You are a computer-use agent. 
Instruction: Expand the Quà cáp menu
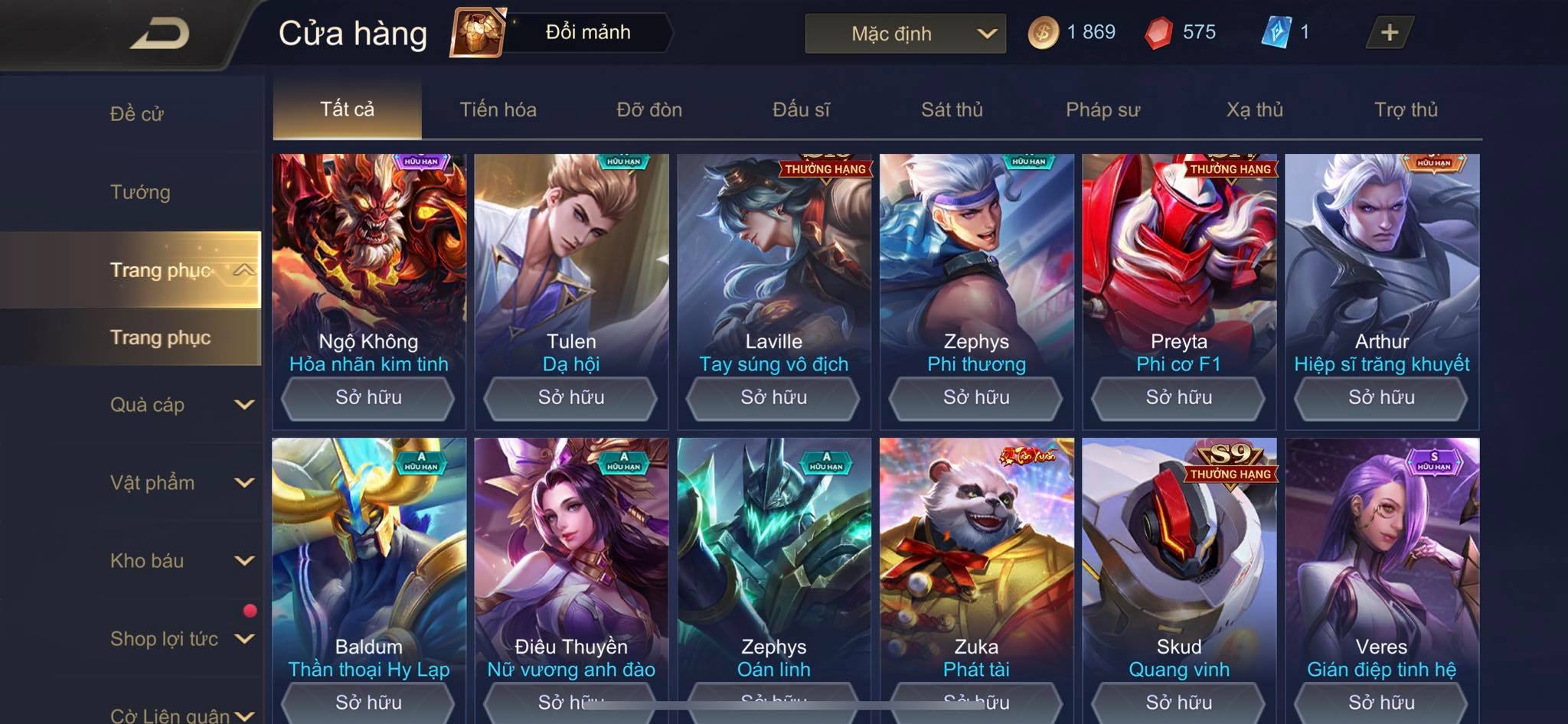tap(181, 405)
